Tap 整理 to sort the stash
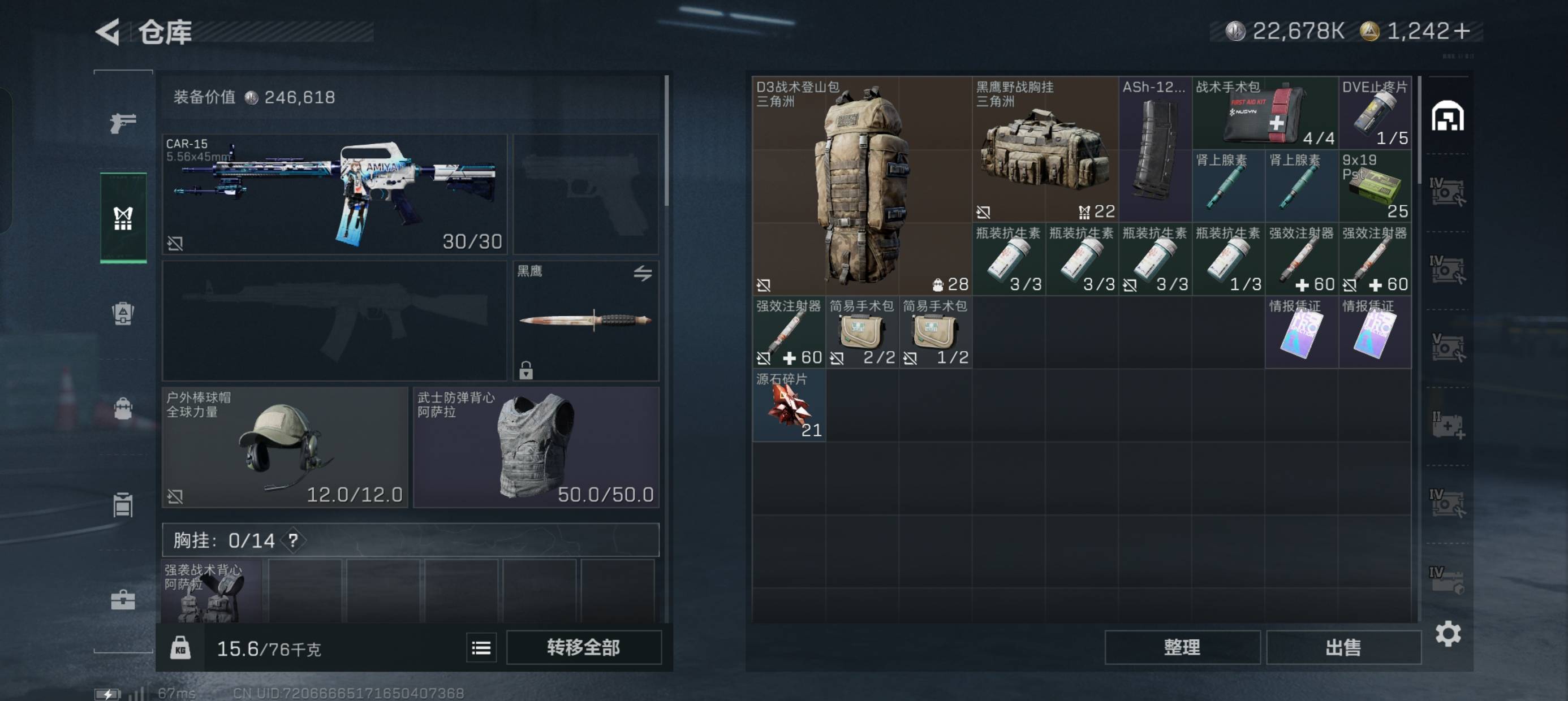Screen dimensions: 1568x701 1182,647
